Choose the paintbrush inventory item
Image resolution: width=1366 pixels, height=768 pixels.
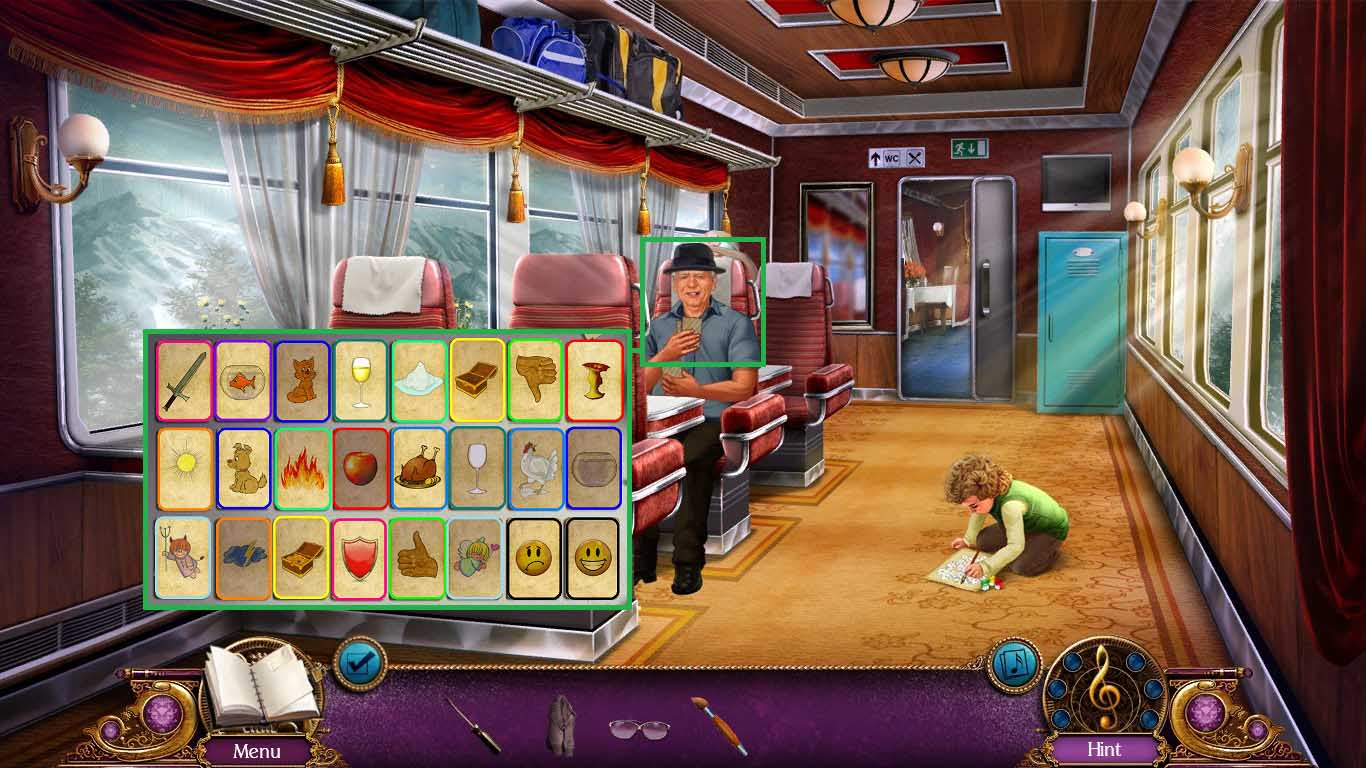[718, 725]
